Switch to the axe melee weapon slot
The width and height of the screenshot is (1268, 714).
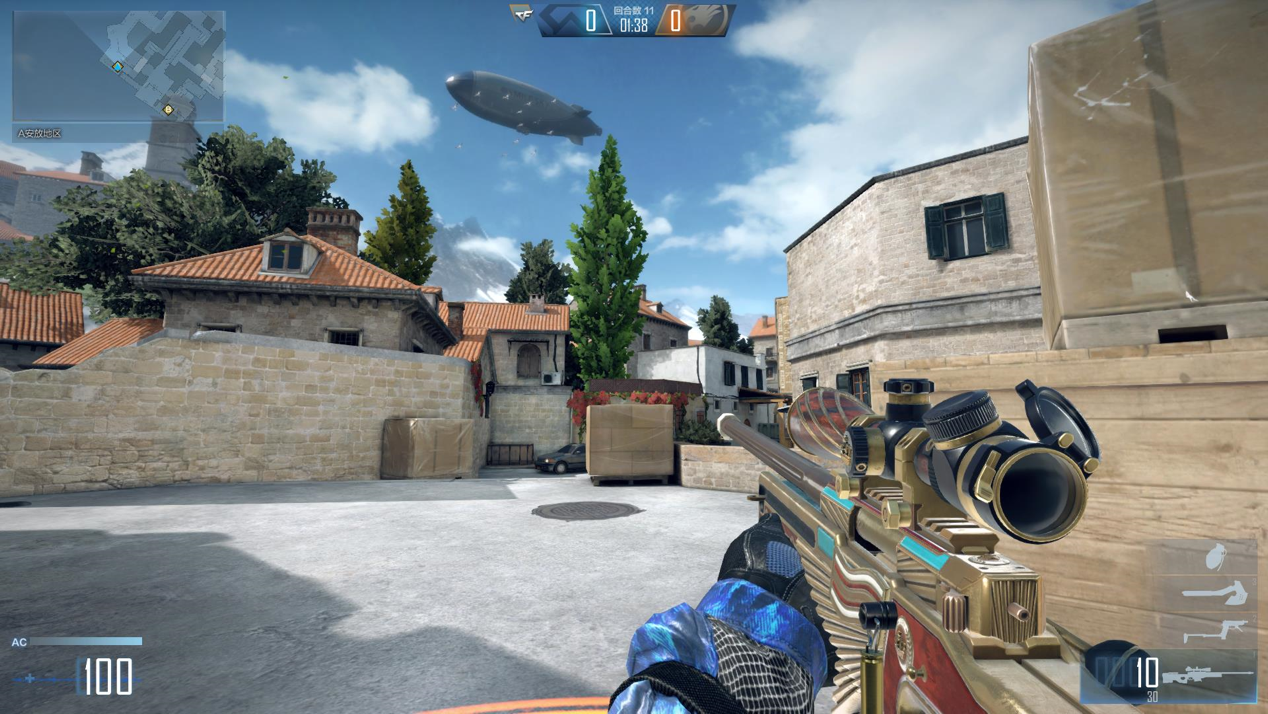pos(1215,595)
